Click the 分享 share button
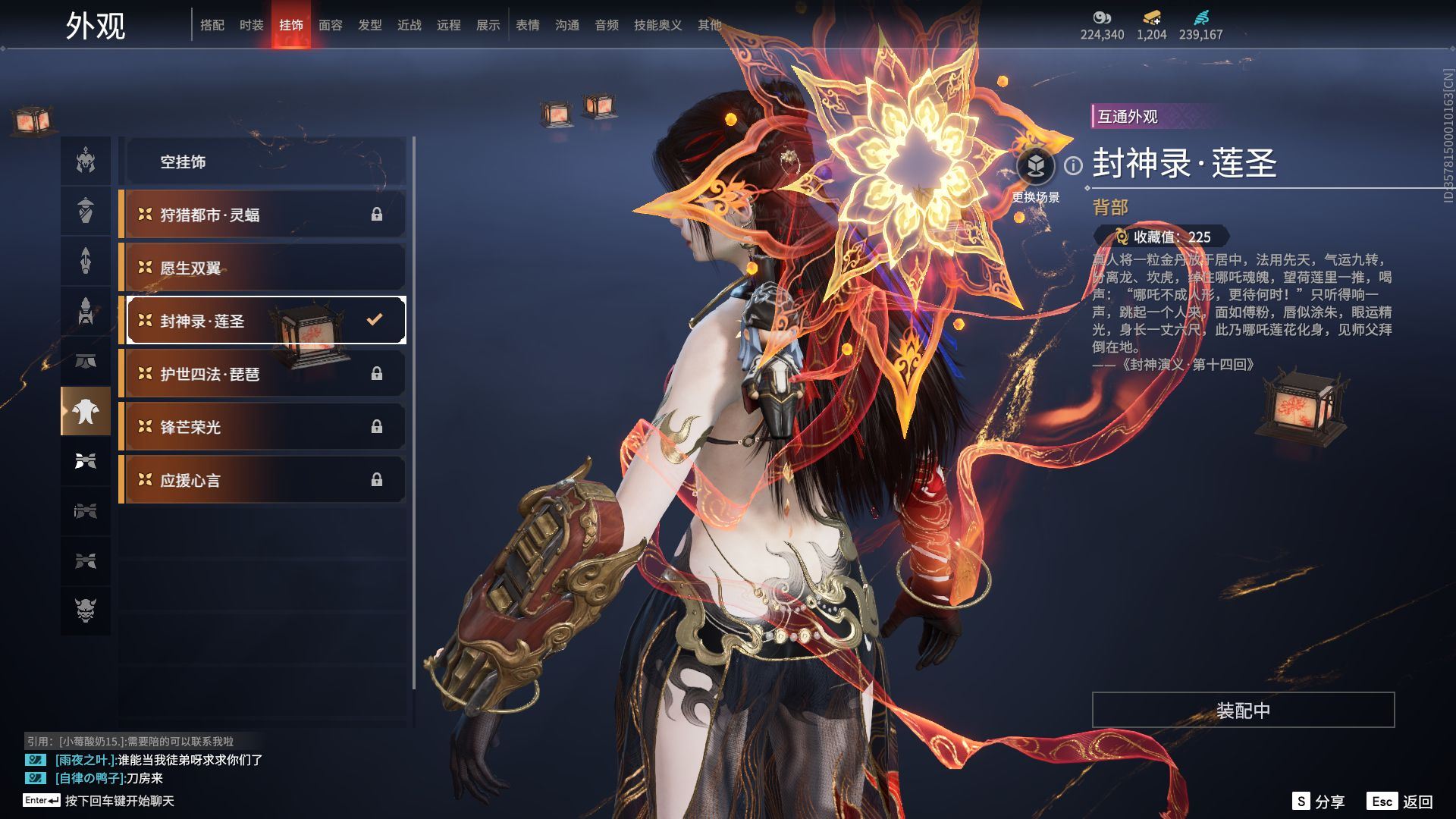This screenshot has width=1456, height=819. point(1319,801)
